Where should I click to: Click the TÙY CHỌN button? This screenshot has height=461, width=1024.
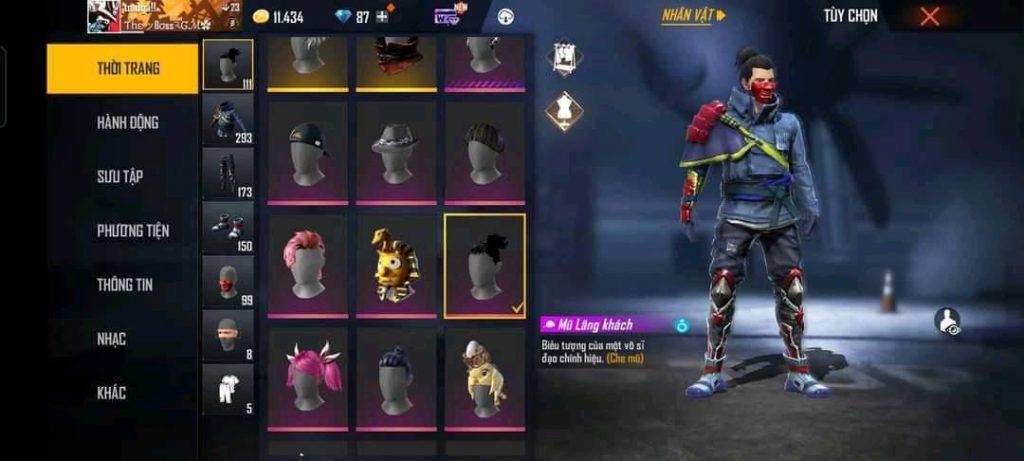click(x=849, y=16)
